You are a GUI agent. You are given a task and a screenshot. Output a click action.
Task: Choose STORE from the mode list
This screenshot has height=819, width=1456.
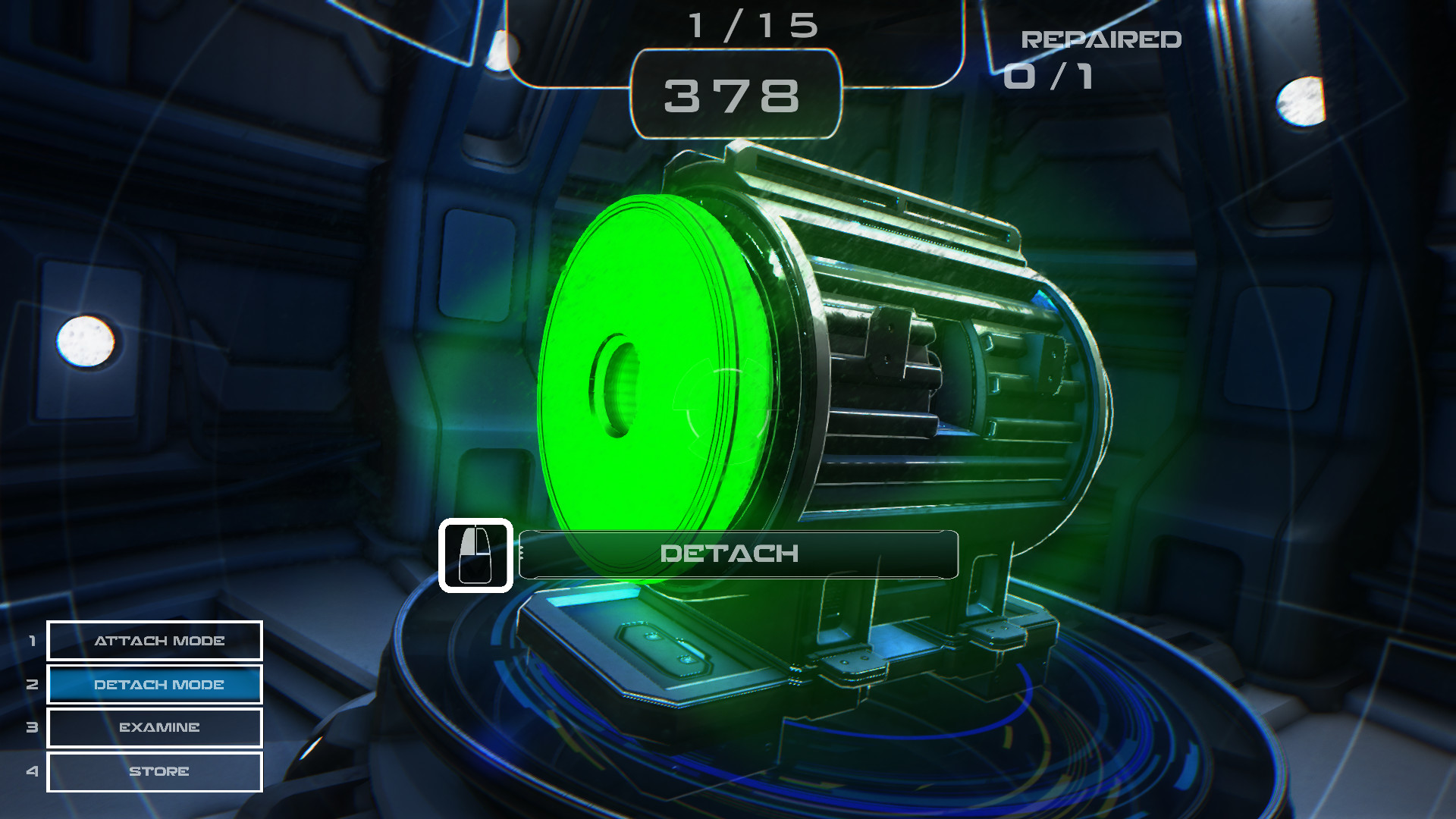[x=154, y=771]
